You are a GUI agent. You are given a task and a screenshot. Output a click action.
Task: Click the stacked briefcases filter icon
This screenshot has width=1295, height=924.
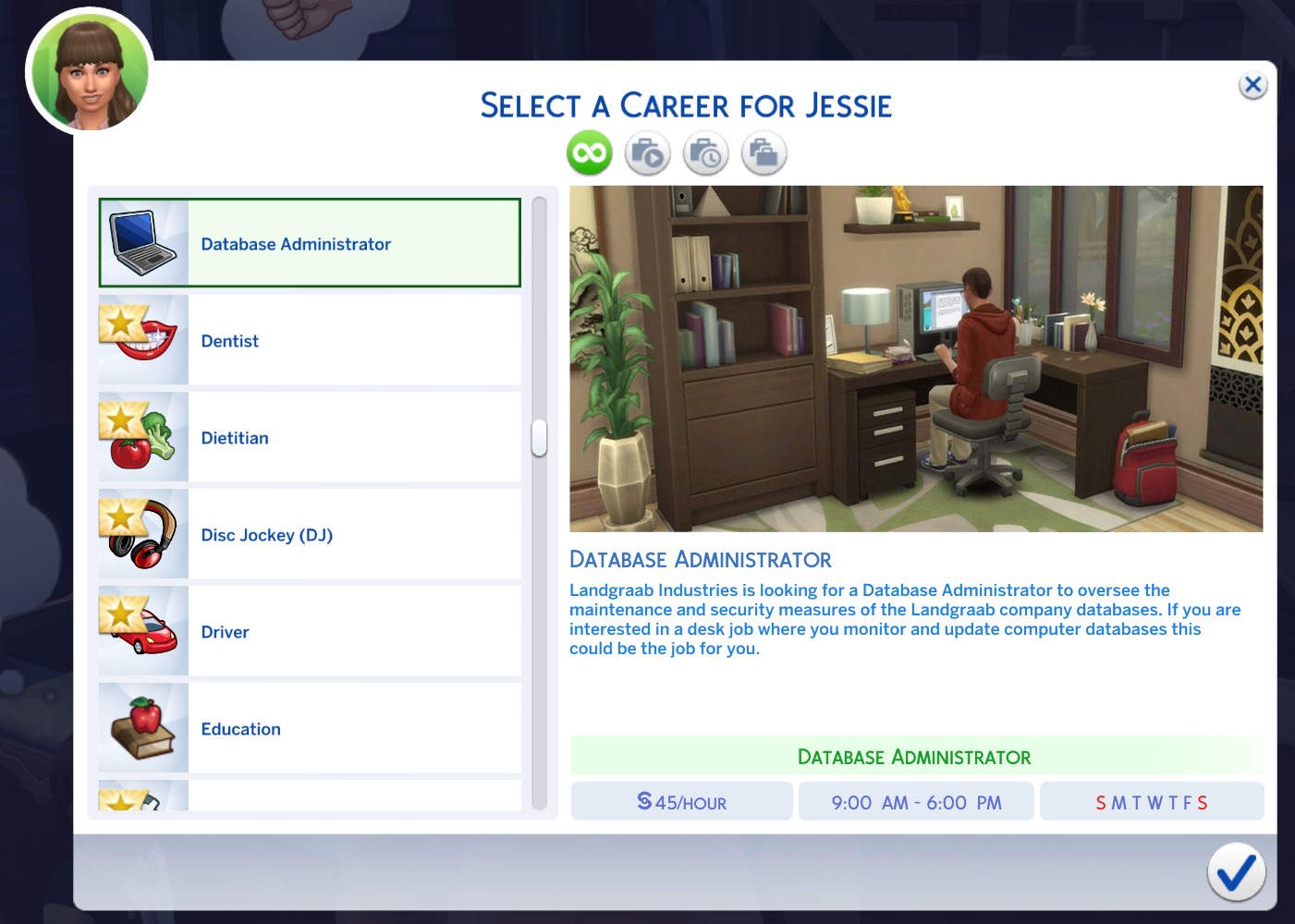click(x=764, y=152)
